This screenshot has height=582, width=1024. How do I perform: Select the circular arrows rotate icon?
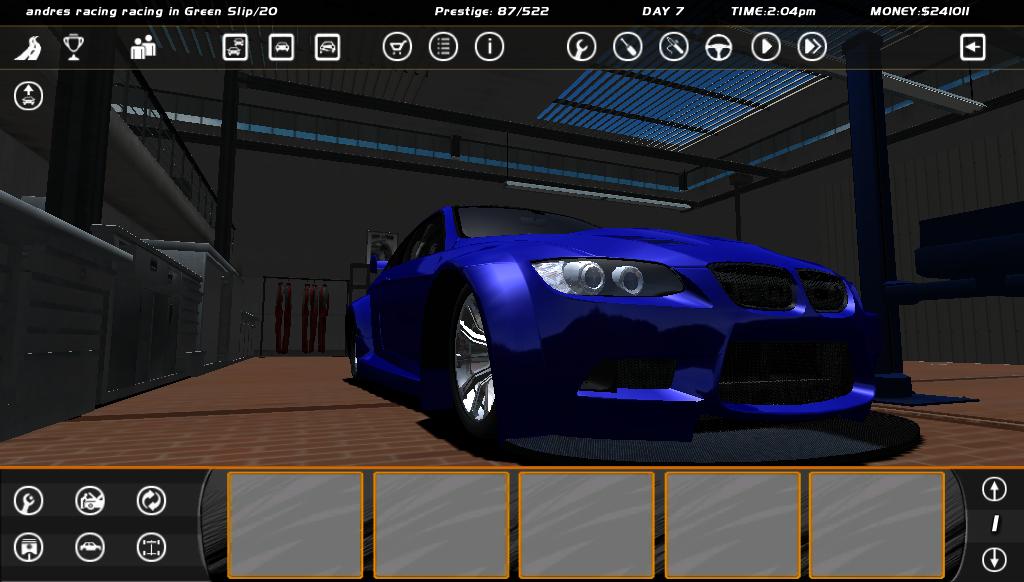[x=151, y=500]
